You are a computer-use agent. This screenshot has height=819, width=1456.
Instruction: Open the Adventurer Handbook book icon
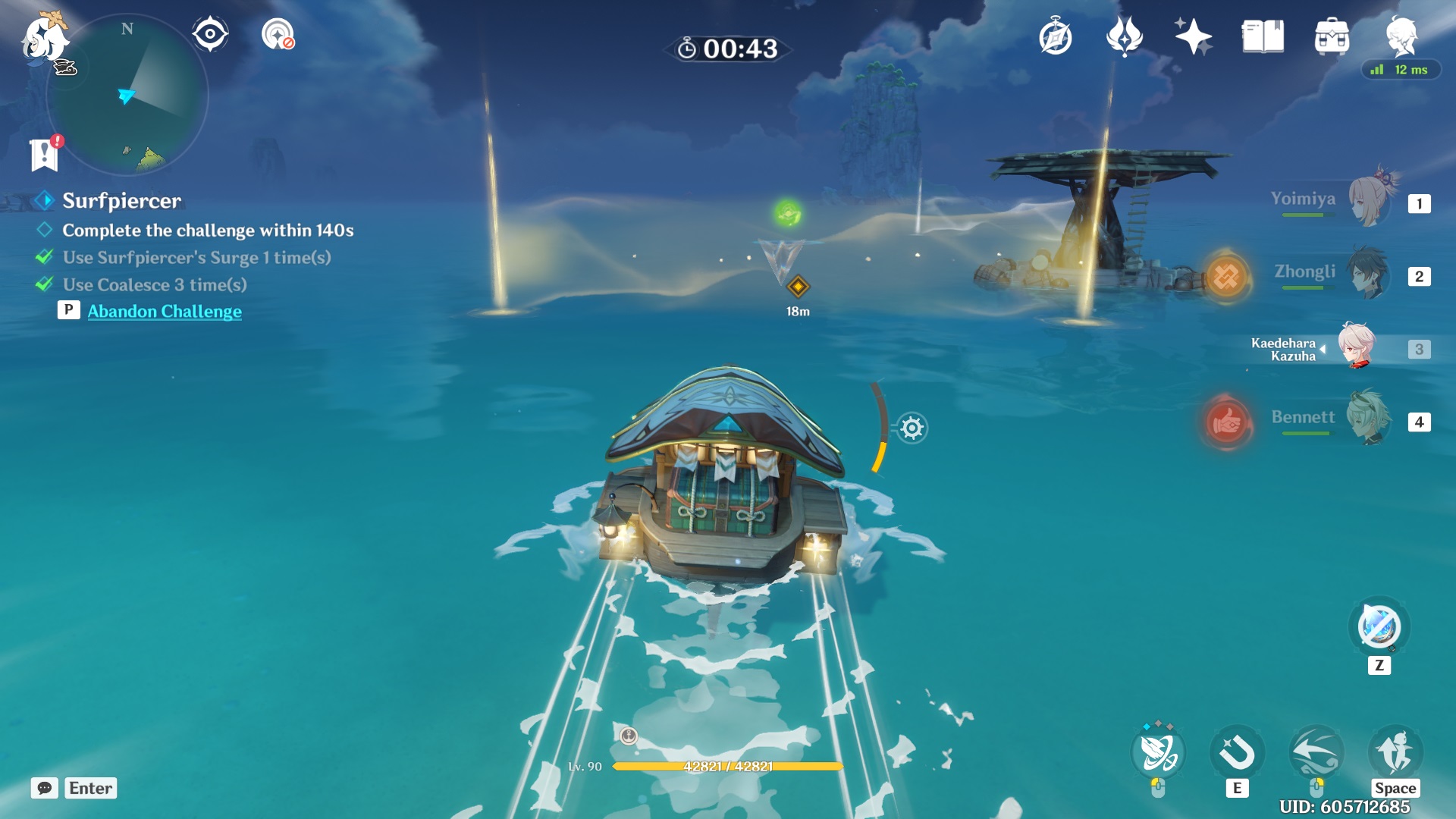(1263, 37)
